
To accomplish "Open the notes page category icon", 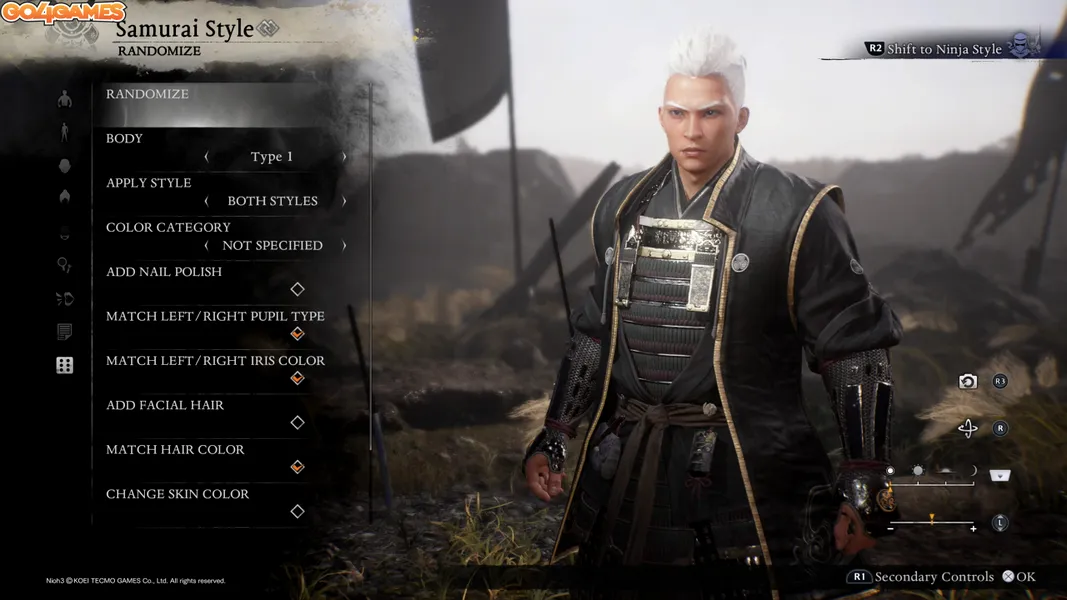I will 65,332.
